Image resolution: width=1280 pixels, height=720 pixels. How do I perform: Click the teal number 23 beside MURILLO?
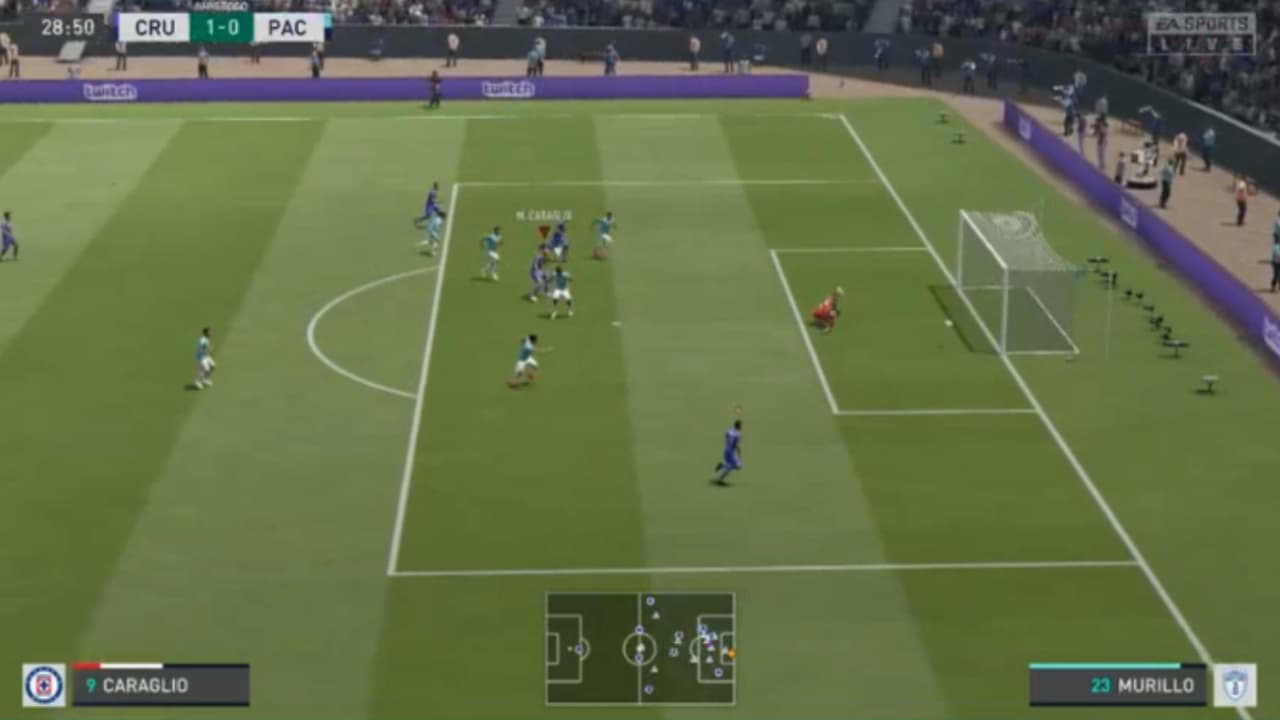point(1100,687)
